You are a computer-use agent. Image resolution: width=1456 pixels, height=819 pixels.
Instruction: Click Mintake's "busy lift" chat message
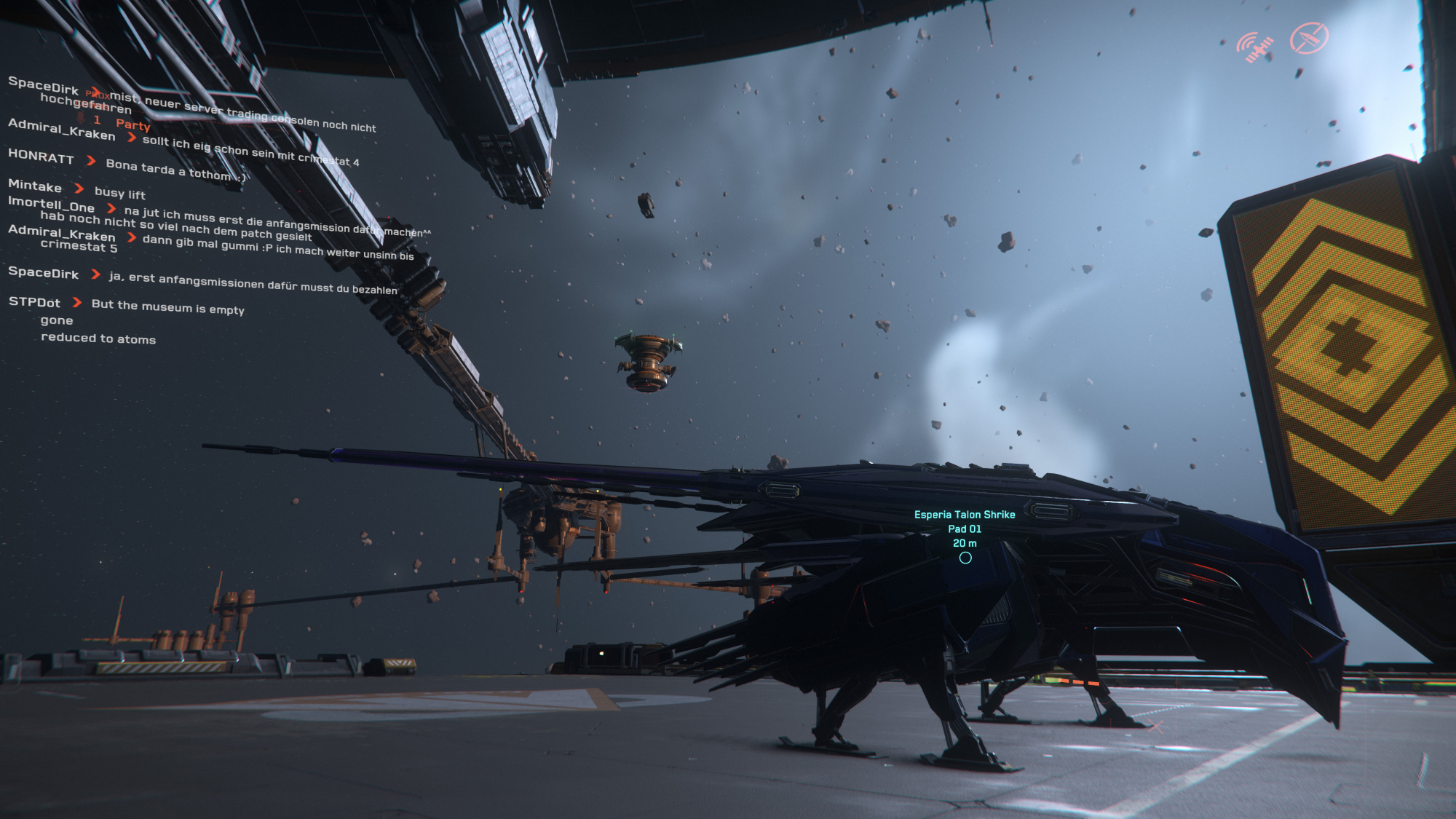[120, 193]
